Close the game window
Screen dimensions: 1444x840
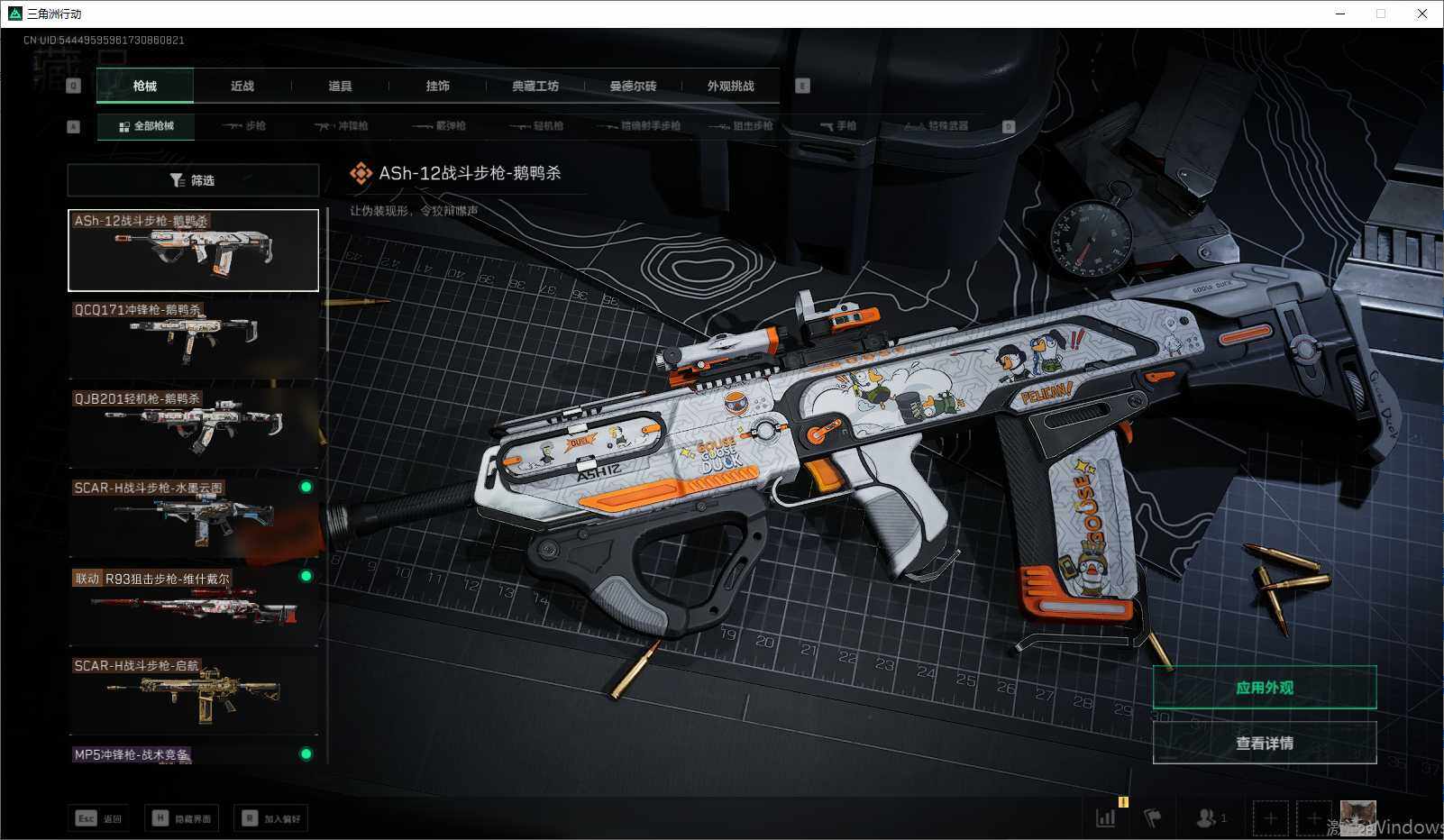(x=1422, y=14)
